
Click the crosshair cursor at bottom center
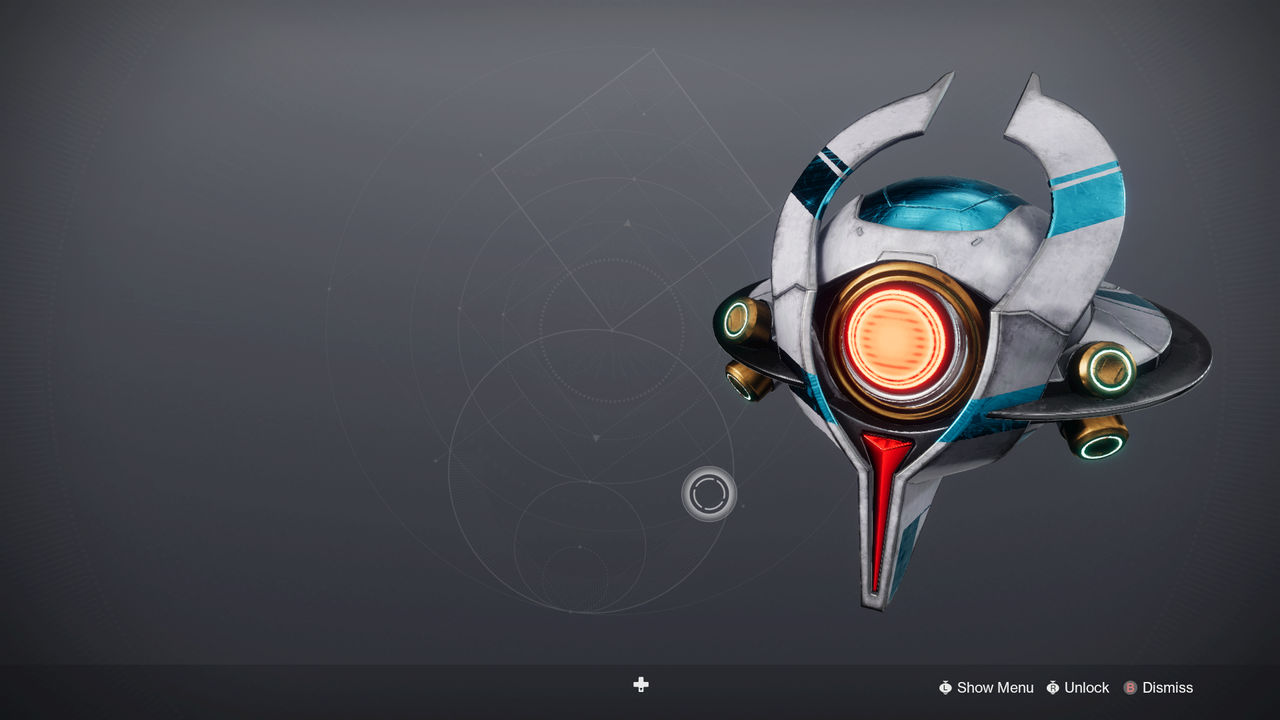pos(640,685)
